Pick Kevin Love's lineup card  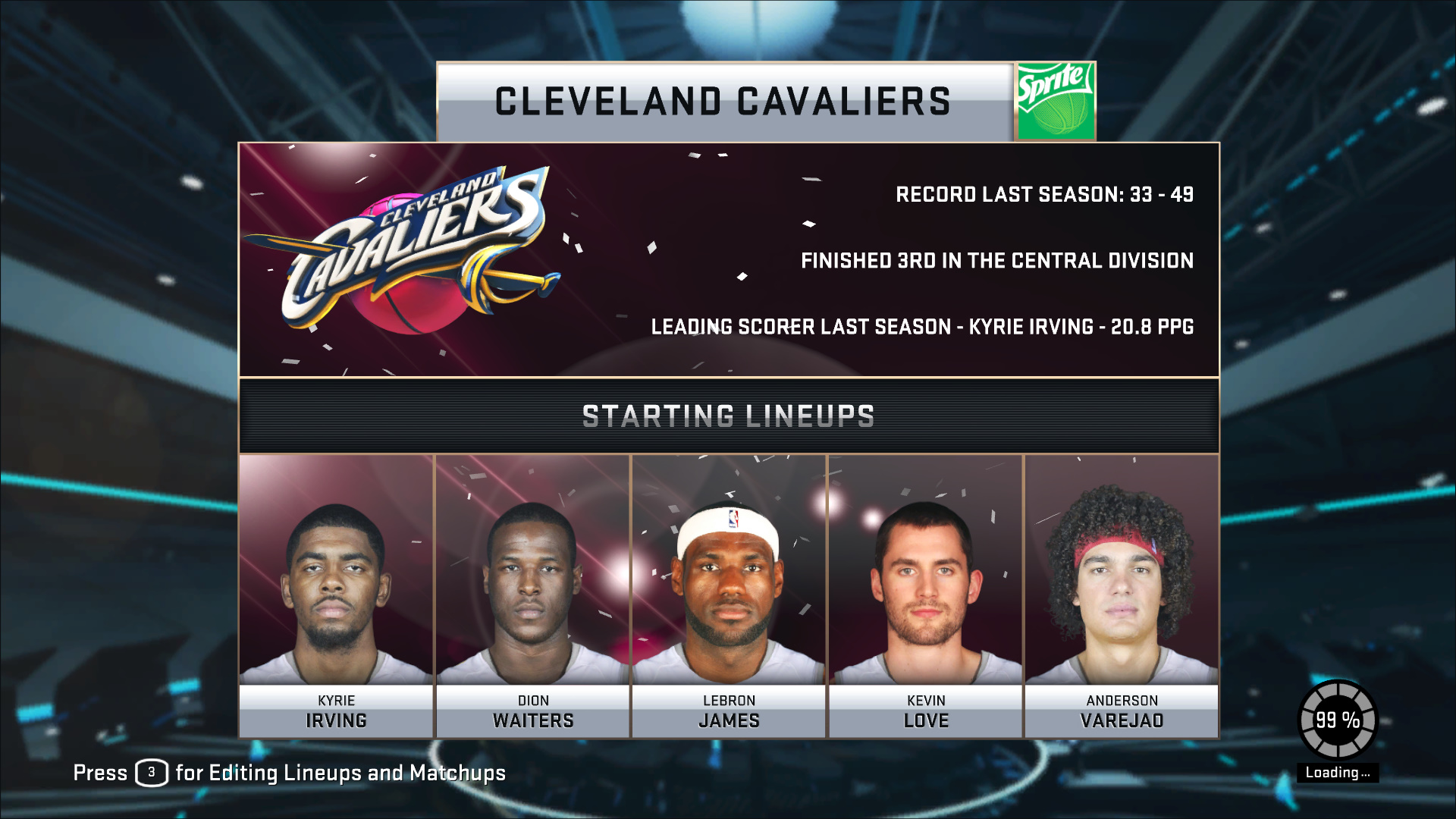click(925, 596)
